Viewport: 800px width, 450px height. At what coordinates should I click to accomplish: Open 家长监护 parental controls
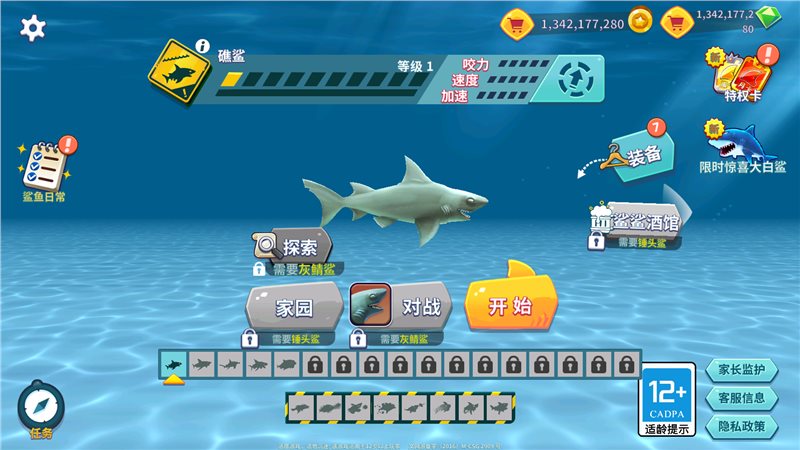point(741,369)
